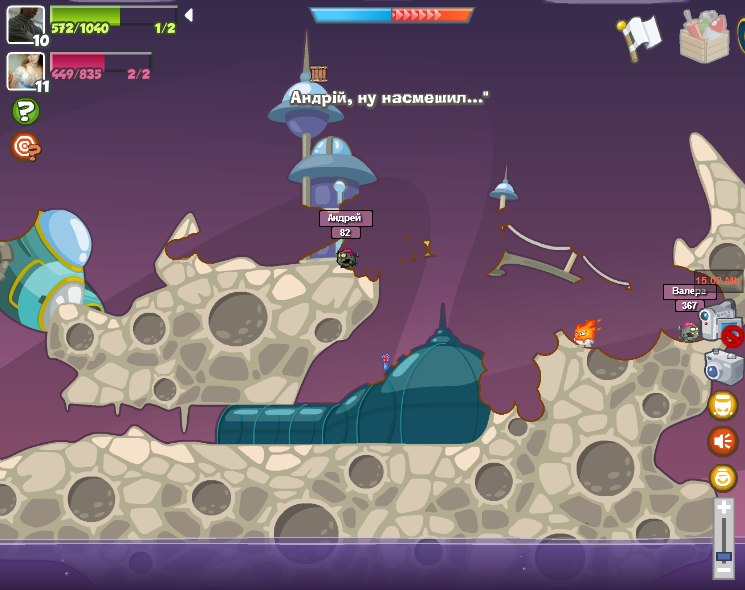This screenshot has width=745, height=590.
Task: Open help with the green question mark
Action: point(25,111)
